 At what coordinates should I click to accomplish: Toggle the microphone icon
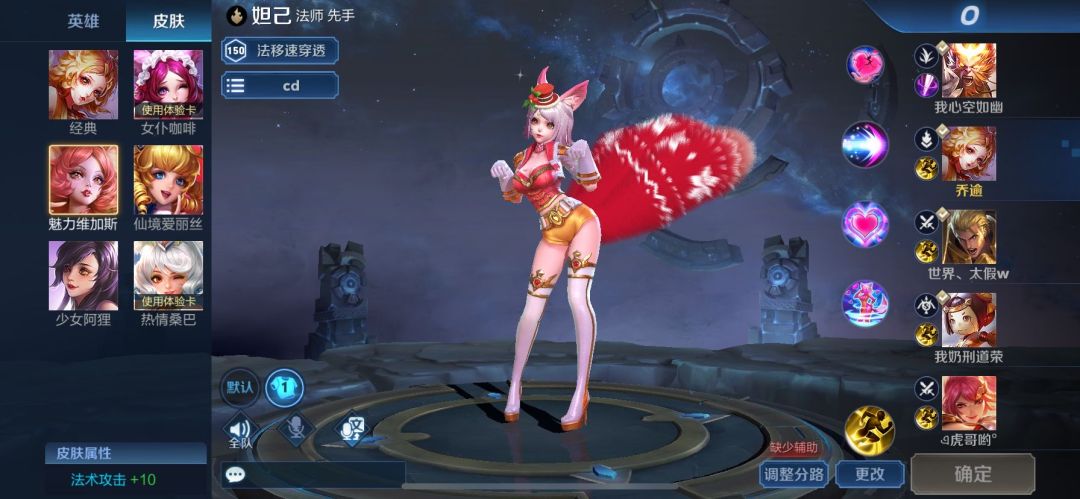(x=296, y=428)
